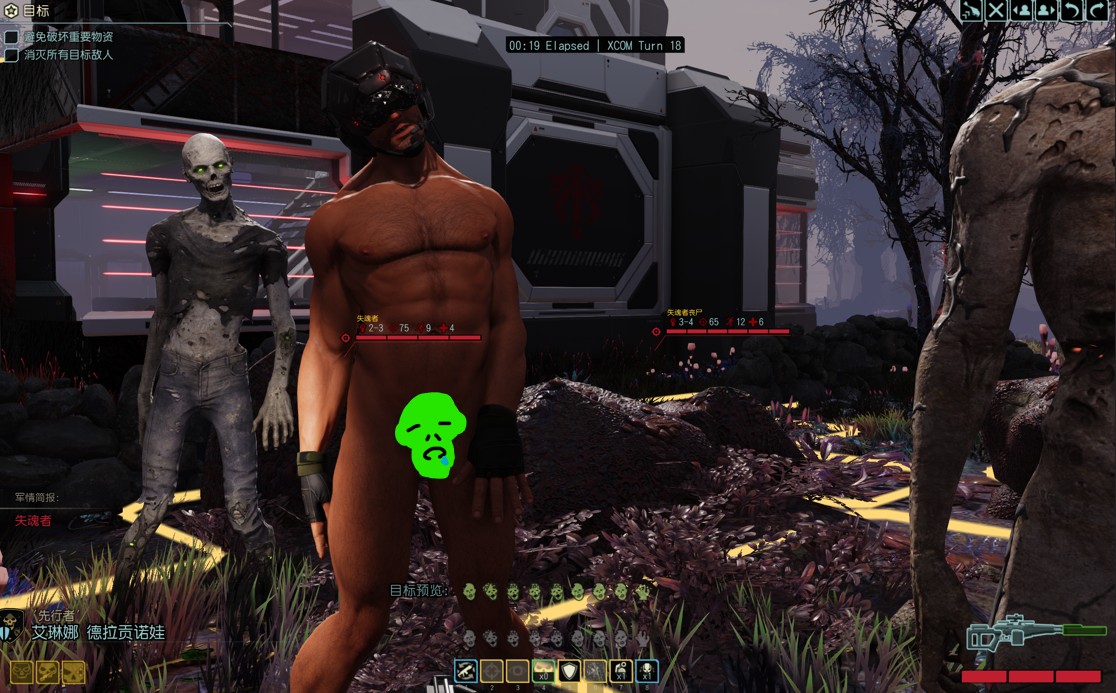
Task: Click the call Skyranger evac button
Action: (972, 11)
